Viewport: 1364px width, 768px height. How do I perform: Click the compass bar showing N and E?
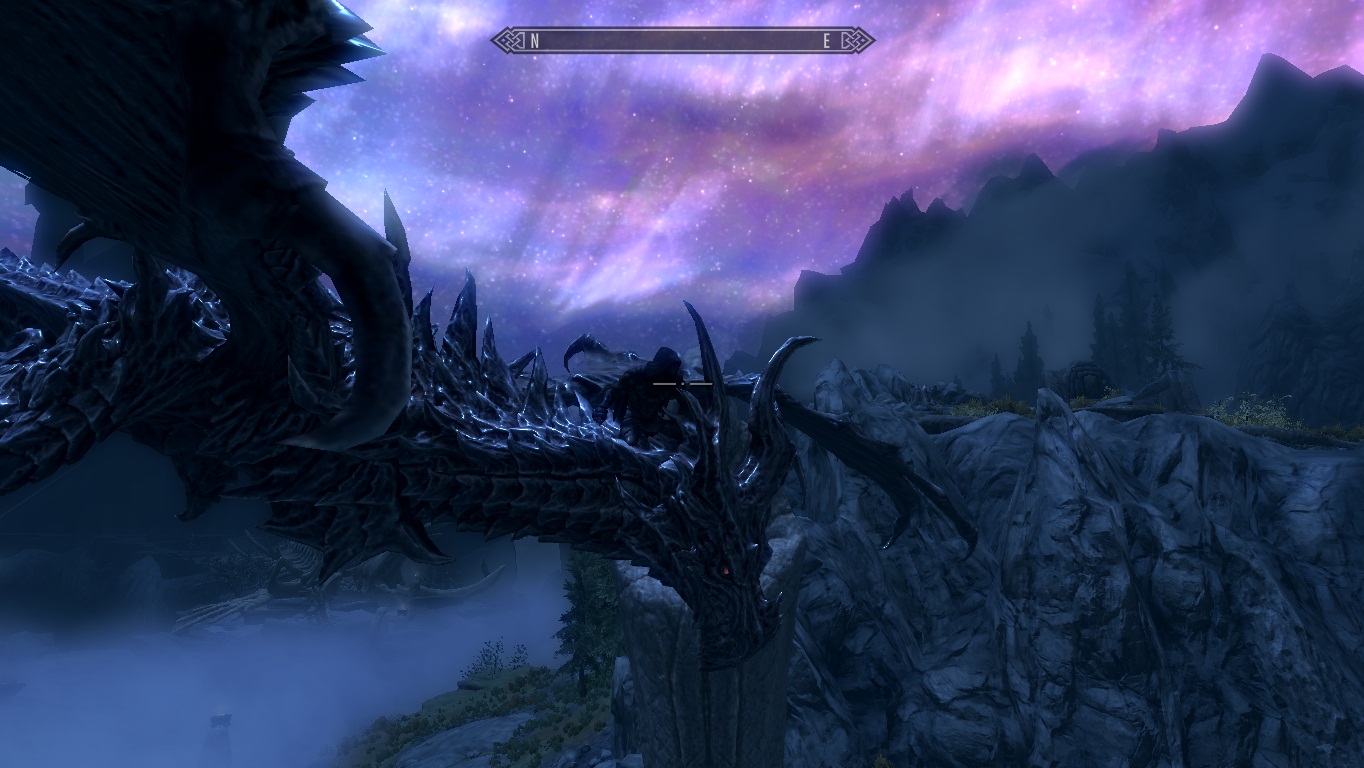pos(682,41)
